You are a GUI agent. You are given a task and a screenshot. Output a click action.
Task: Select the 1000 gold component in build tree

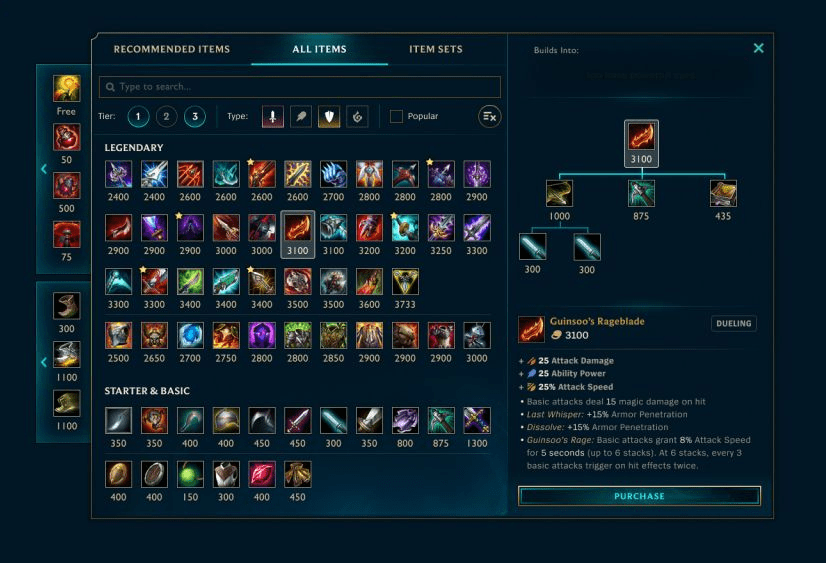(560, 193)
